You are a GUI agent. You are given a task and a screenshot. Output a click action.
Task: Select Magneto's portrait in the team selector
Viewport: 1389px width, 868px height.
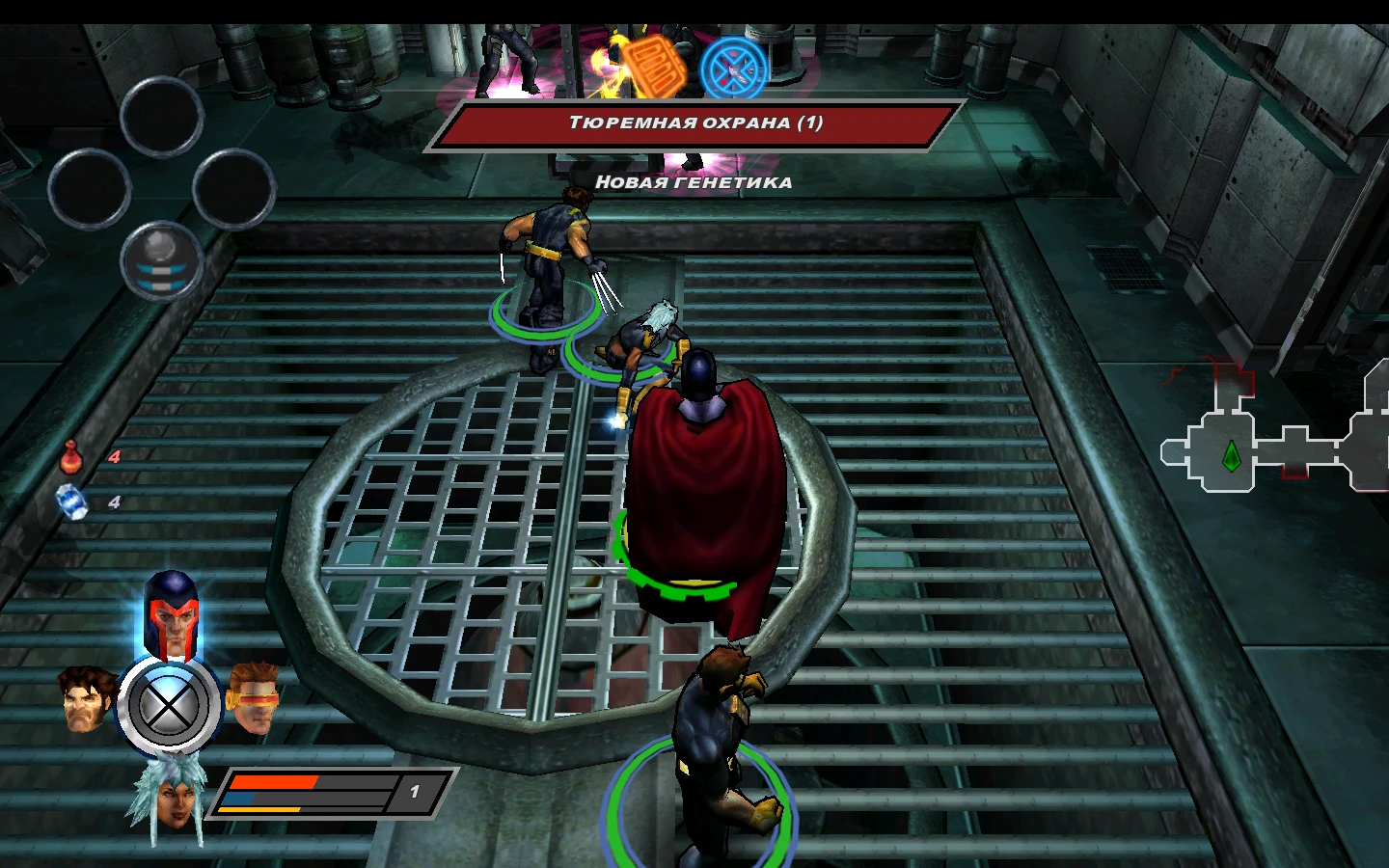click(x=171, y=614)
